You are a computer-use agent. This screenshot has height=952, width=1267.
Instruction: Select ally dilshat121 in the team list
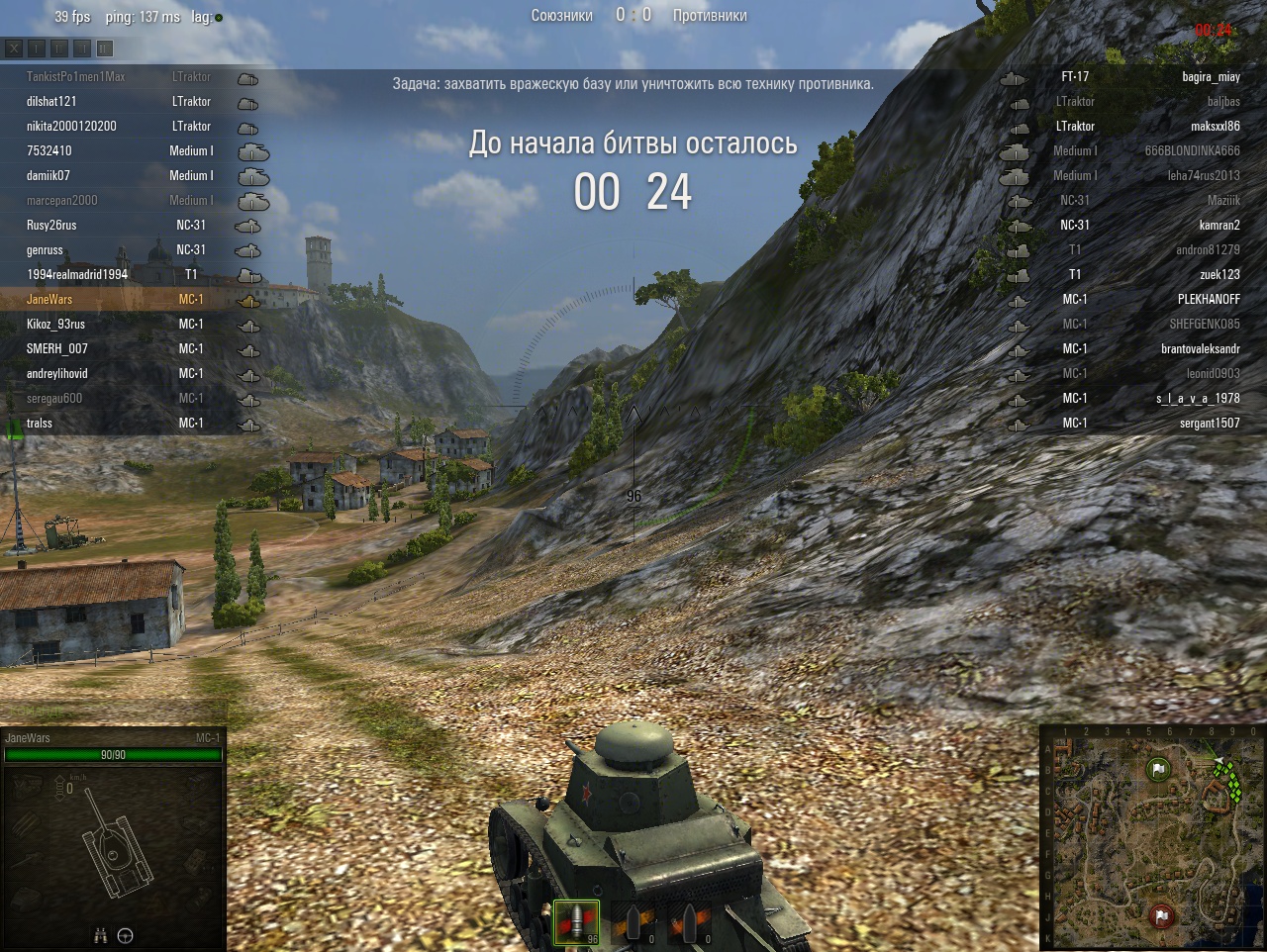click(51, 101)
